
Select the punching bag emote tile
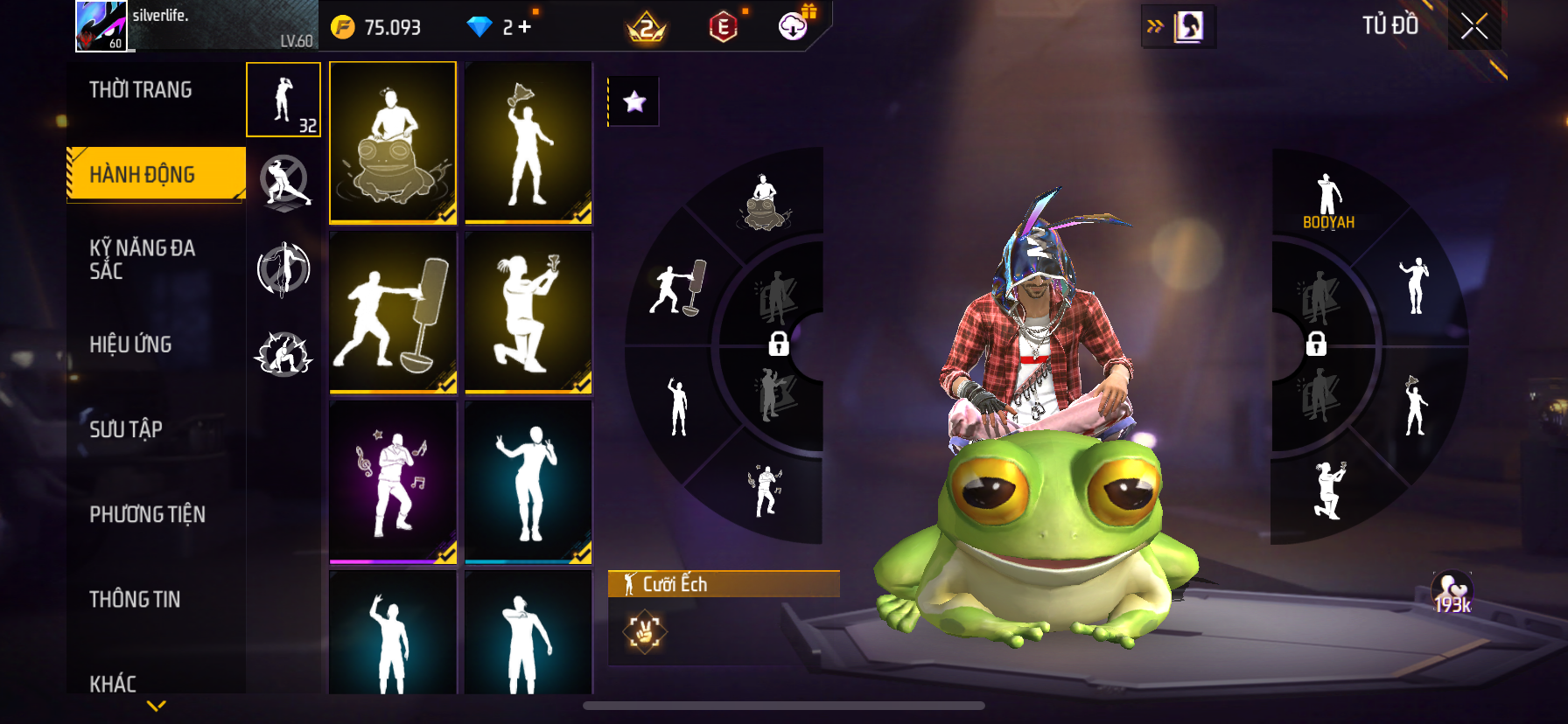click(393, 312)
